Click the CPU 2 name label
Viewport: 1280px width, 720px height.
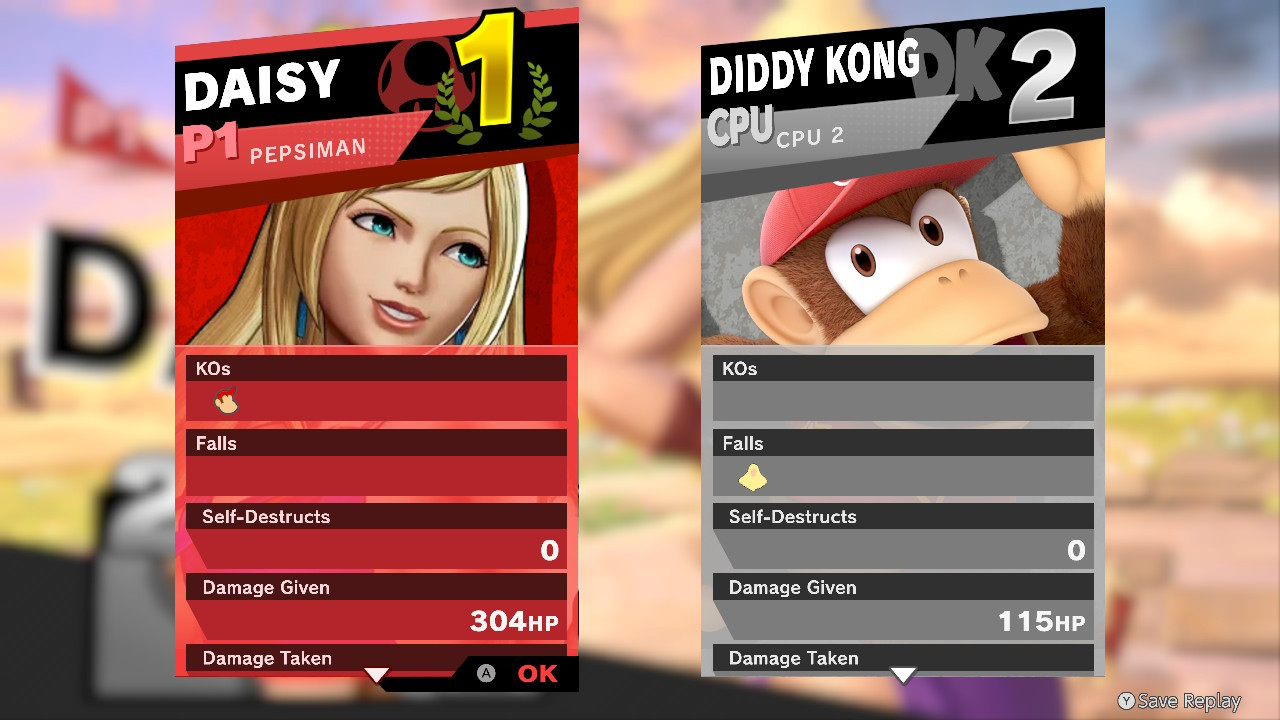click(812, 136)
